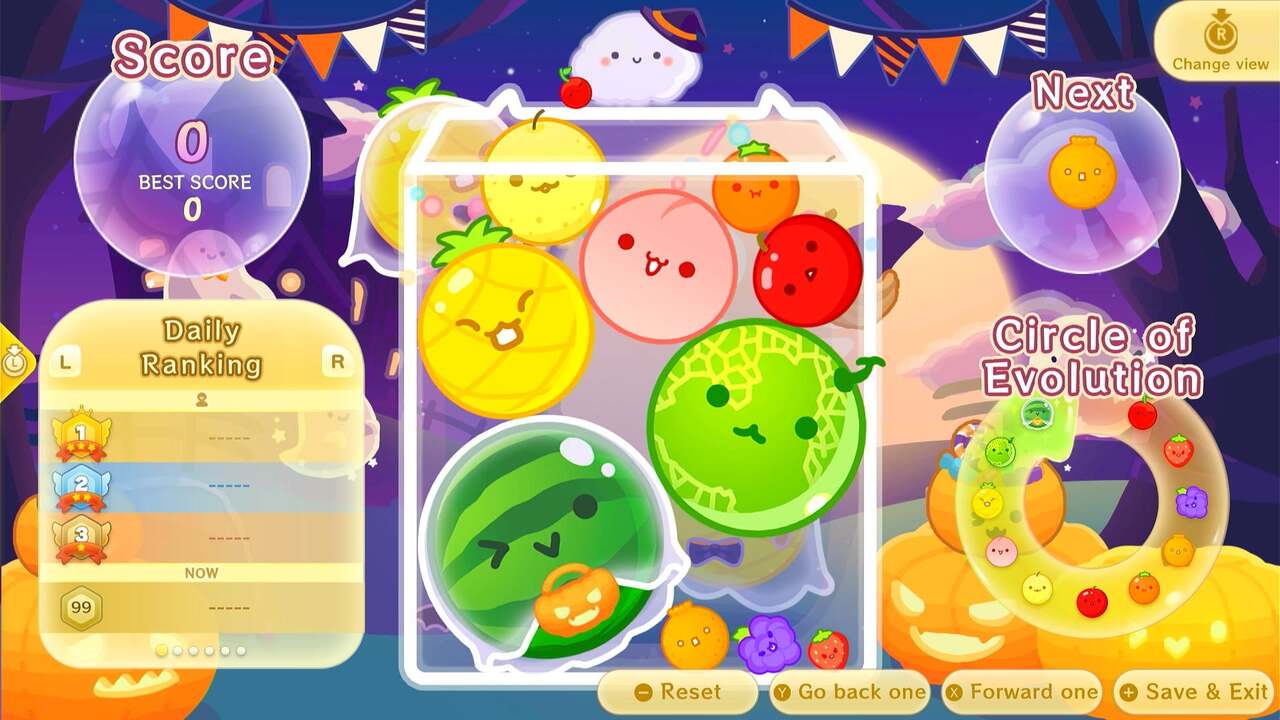Click the green melon icon in Circle of Evolution

pyautogui.click(x=998, y=452)
